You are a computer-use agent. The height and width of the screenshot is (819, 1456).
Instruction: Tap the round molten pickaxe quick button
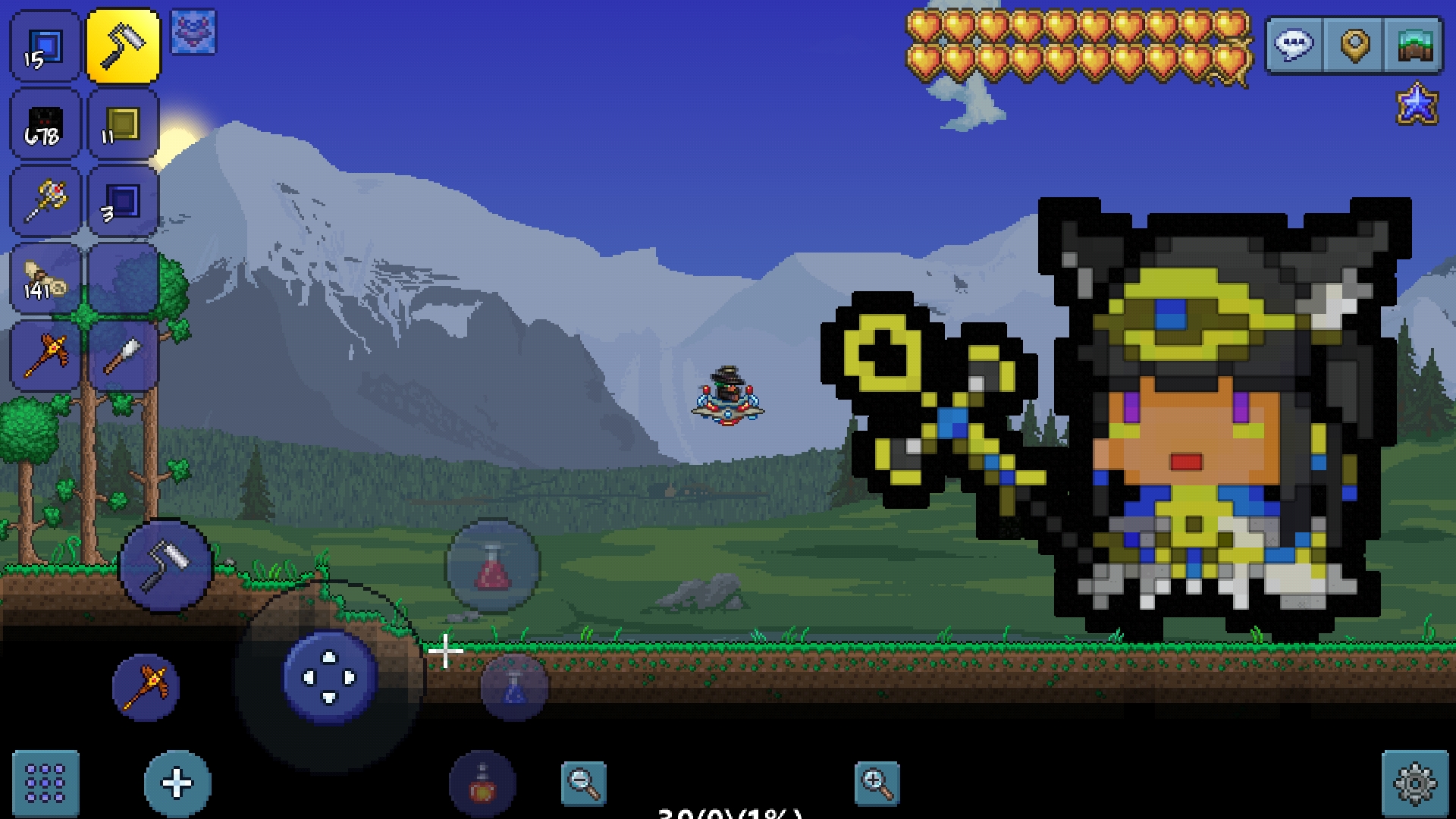pyautogui.click(x=146, y=687)
